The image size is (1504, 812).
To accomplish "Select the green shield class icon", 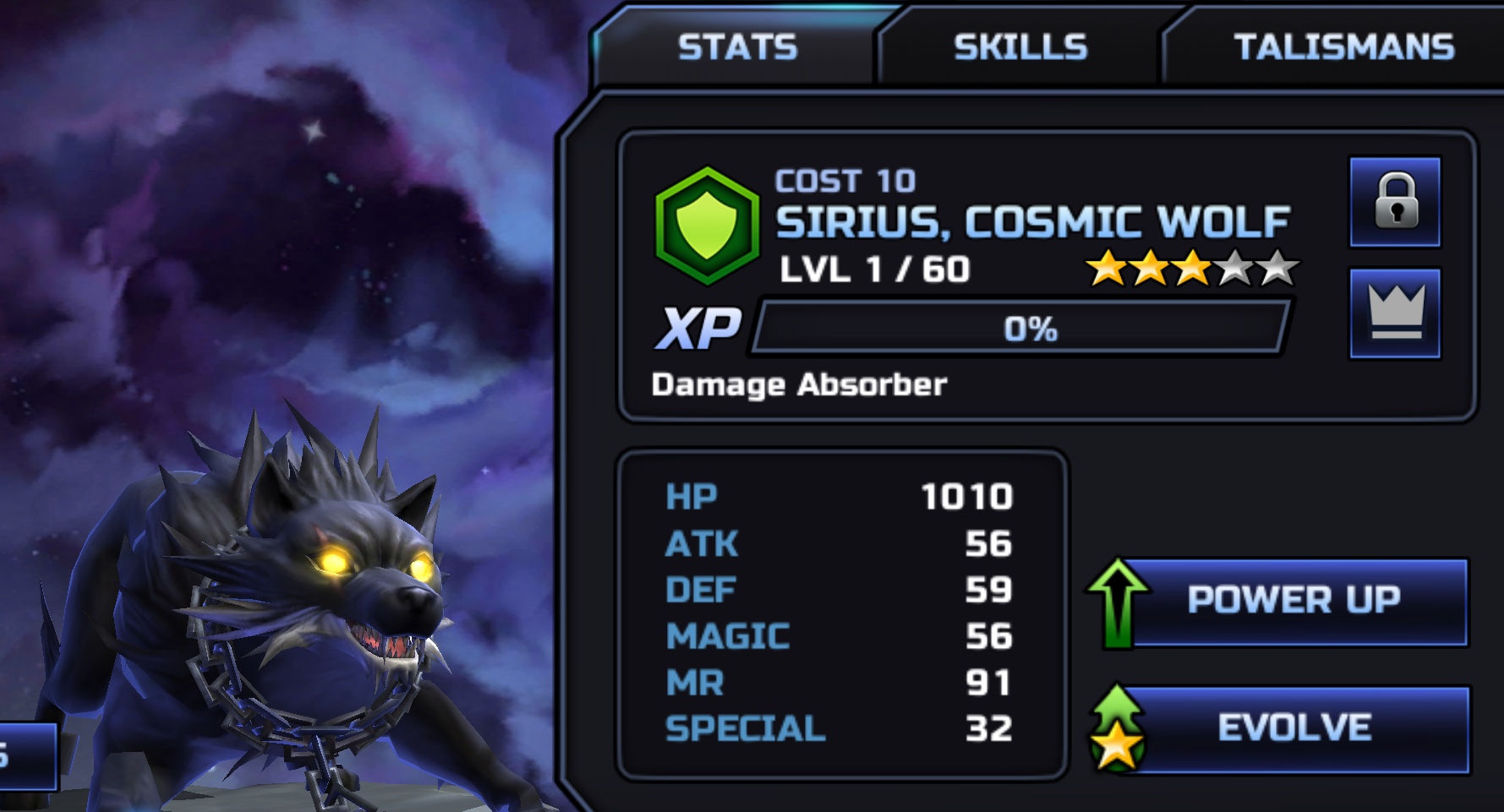I will pos(708,226).
